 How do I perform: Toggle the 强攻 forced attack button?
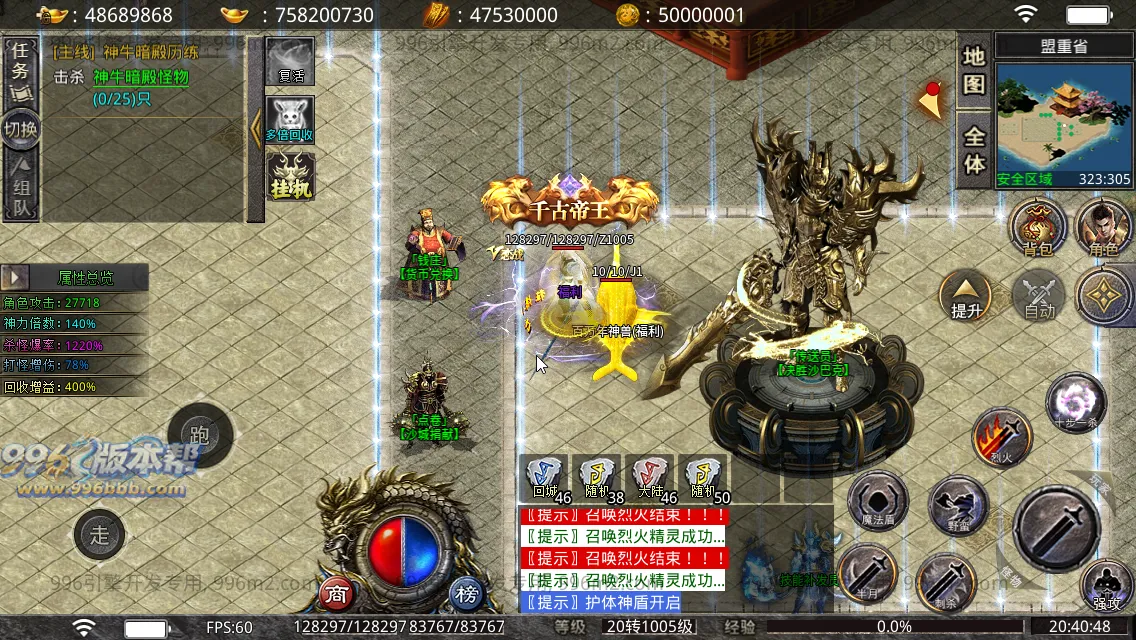point(1106,586)
